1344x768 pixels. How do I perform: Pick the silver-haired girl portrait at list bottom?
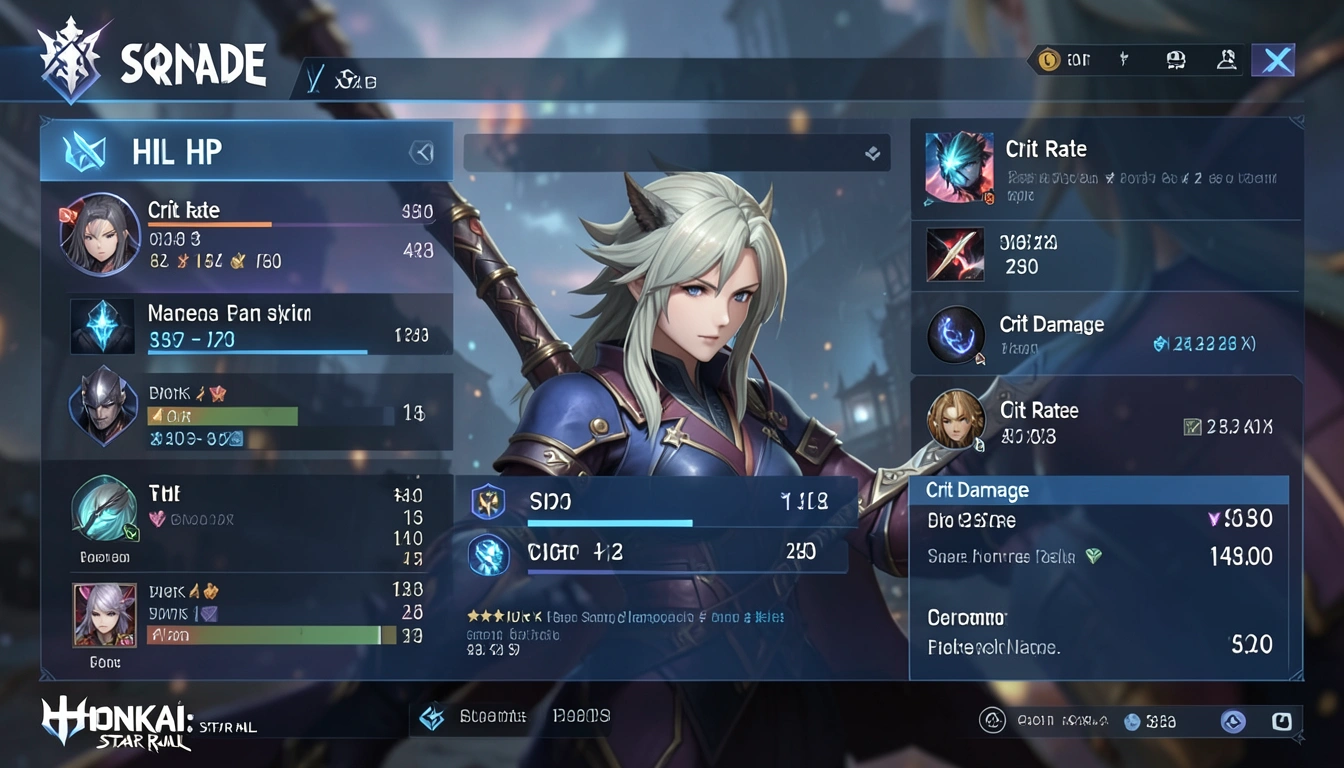click(x=104, y=614)
